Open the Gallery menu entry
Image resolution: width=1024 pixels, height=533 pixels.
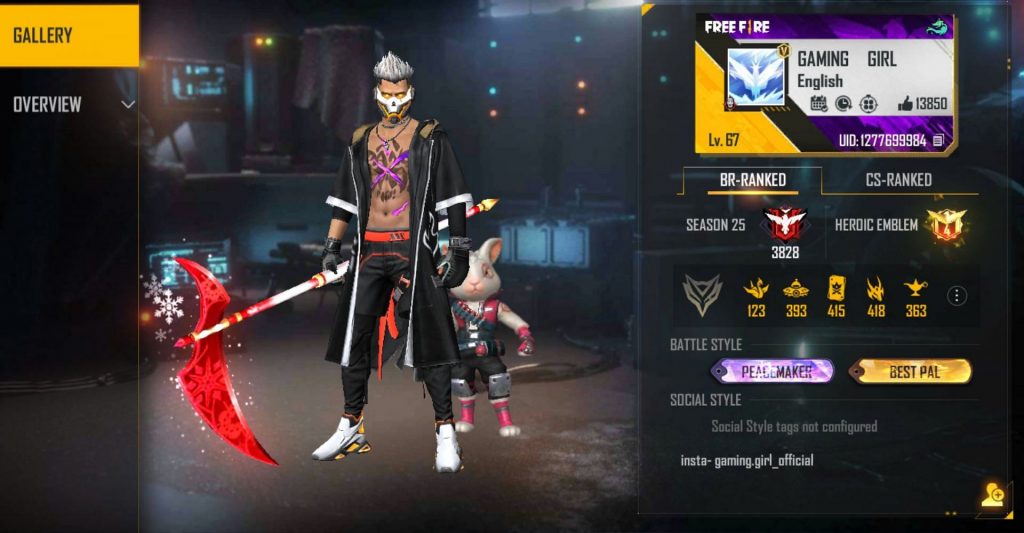68,36
